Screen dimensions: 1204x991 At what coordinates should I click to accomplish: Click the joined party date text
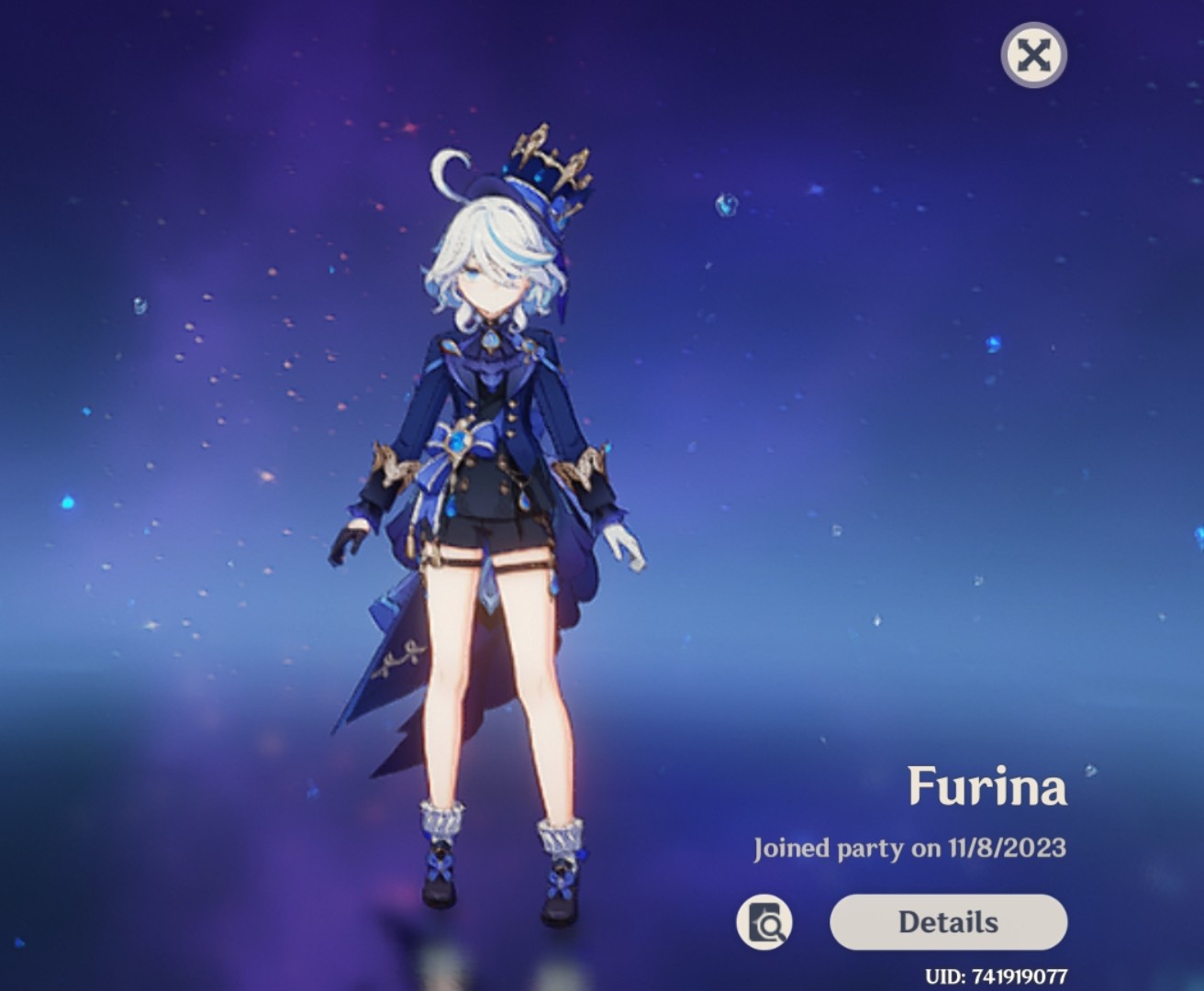[x=910, y=849]
